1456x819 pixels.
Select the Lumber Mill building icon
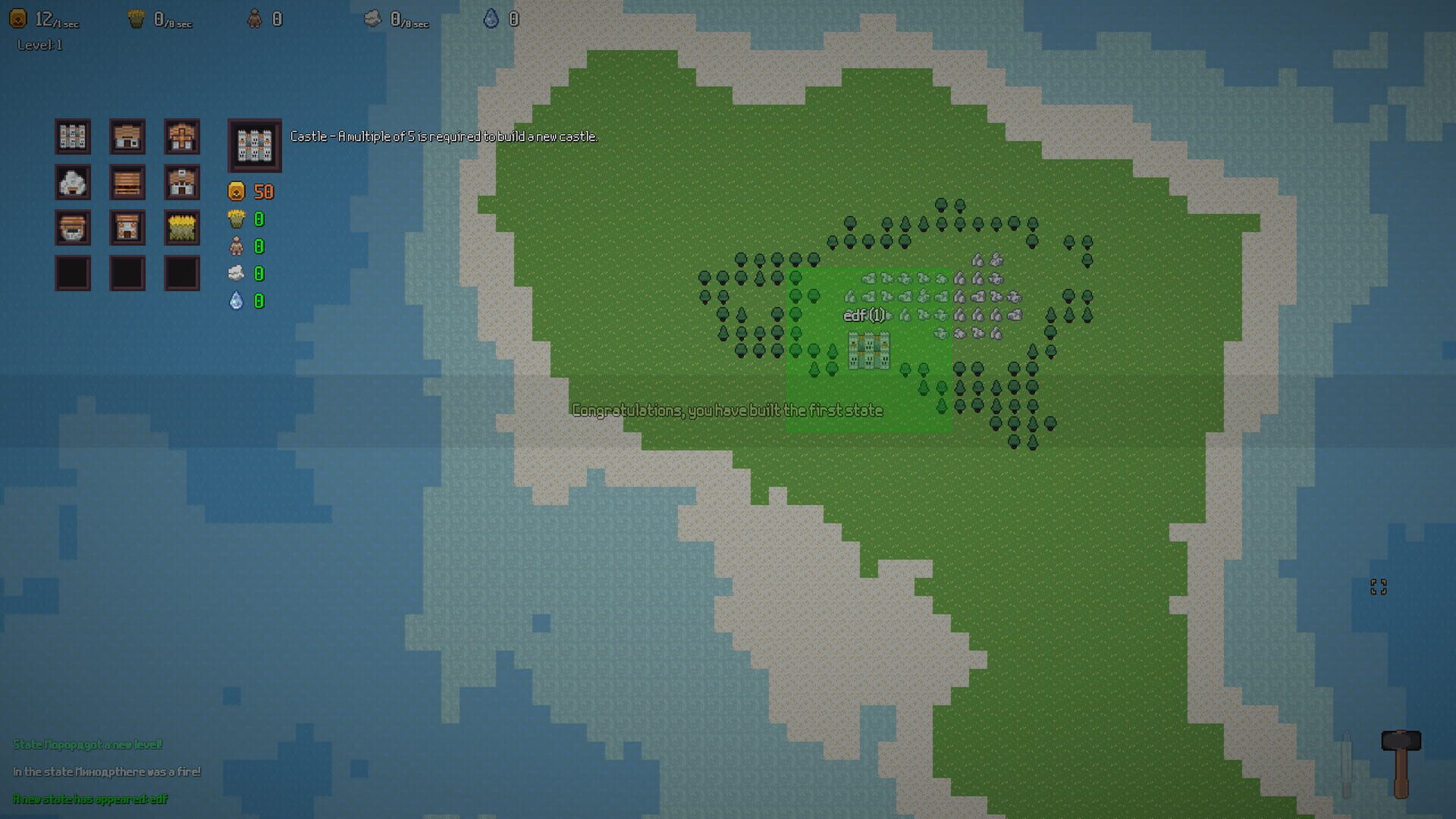[x=127, y=183]
